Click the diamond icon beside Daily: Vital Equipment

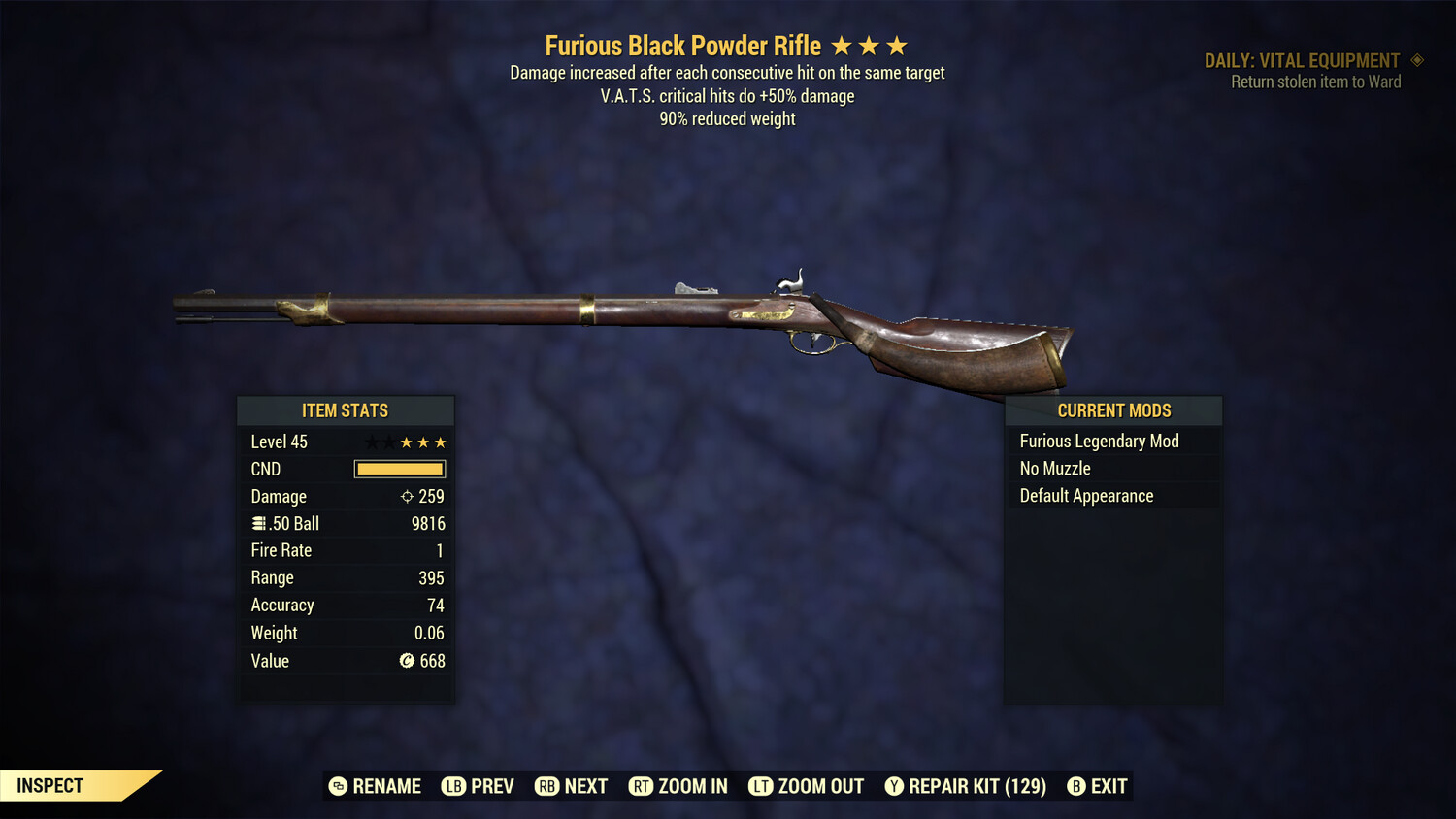pos(1416,60)
